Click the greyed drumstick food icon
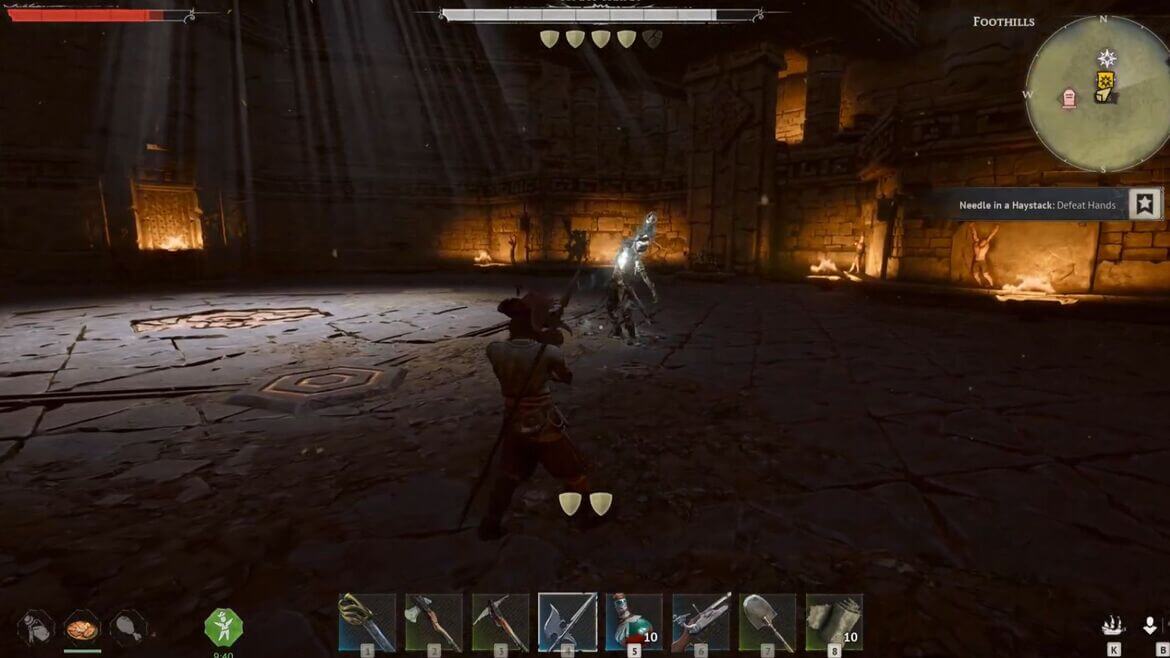The width and height of the screenshot is (1170, 658). (128, 628)
